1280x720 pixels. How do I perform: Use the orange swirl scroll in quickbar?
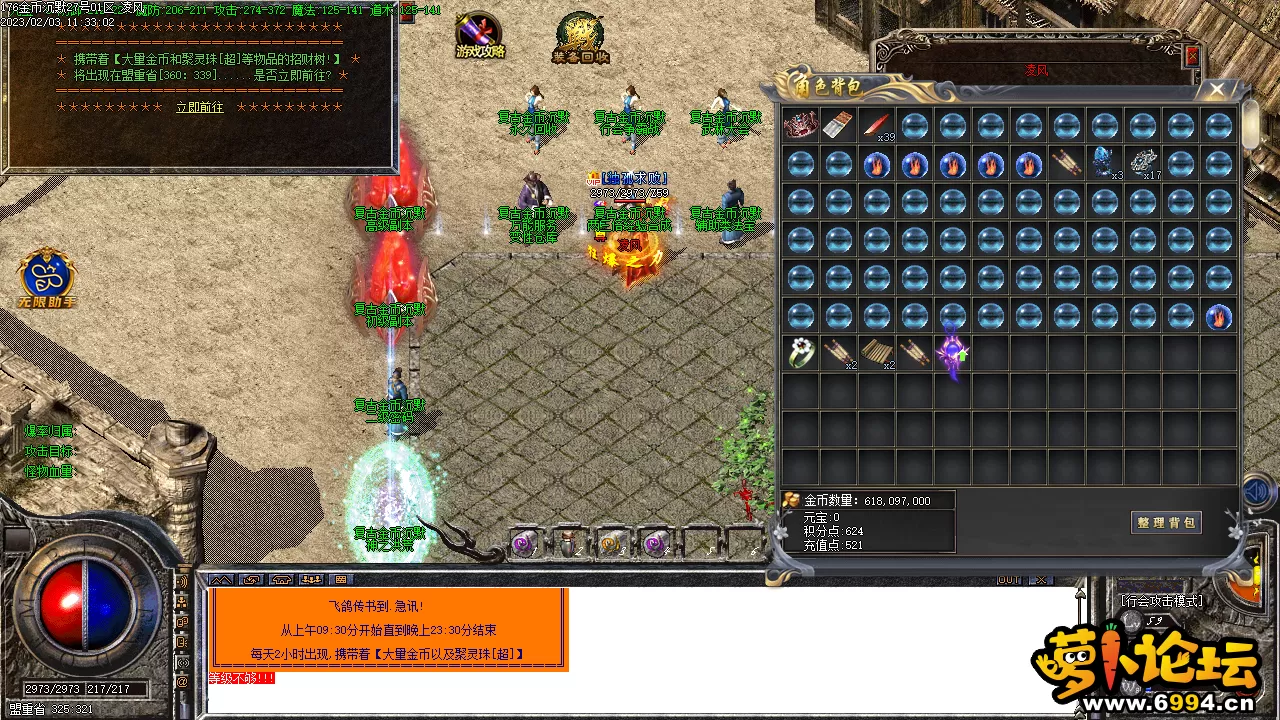(611, 544)
